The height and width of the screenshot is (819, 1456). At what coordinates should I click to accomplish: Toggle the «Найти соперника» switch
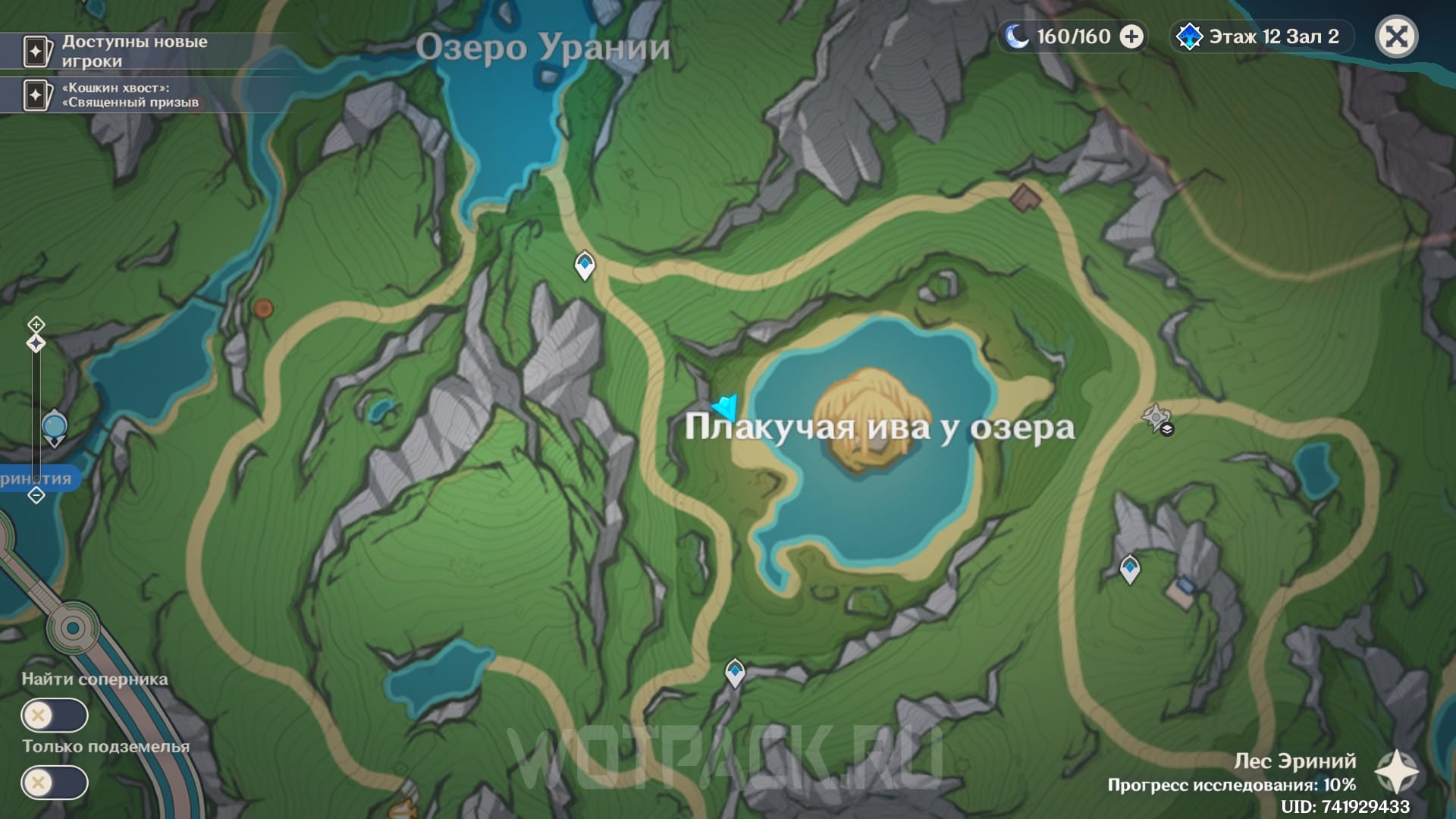pyautogui.click(x=55, y=715)
